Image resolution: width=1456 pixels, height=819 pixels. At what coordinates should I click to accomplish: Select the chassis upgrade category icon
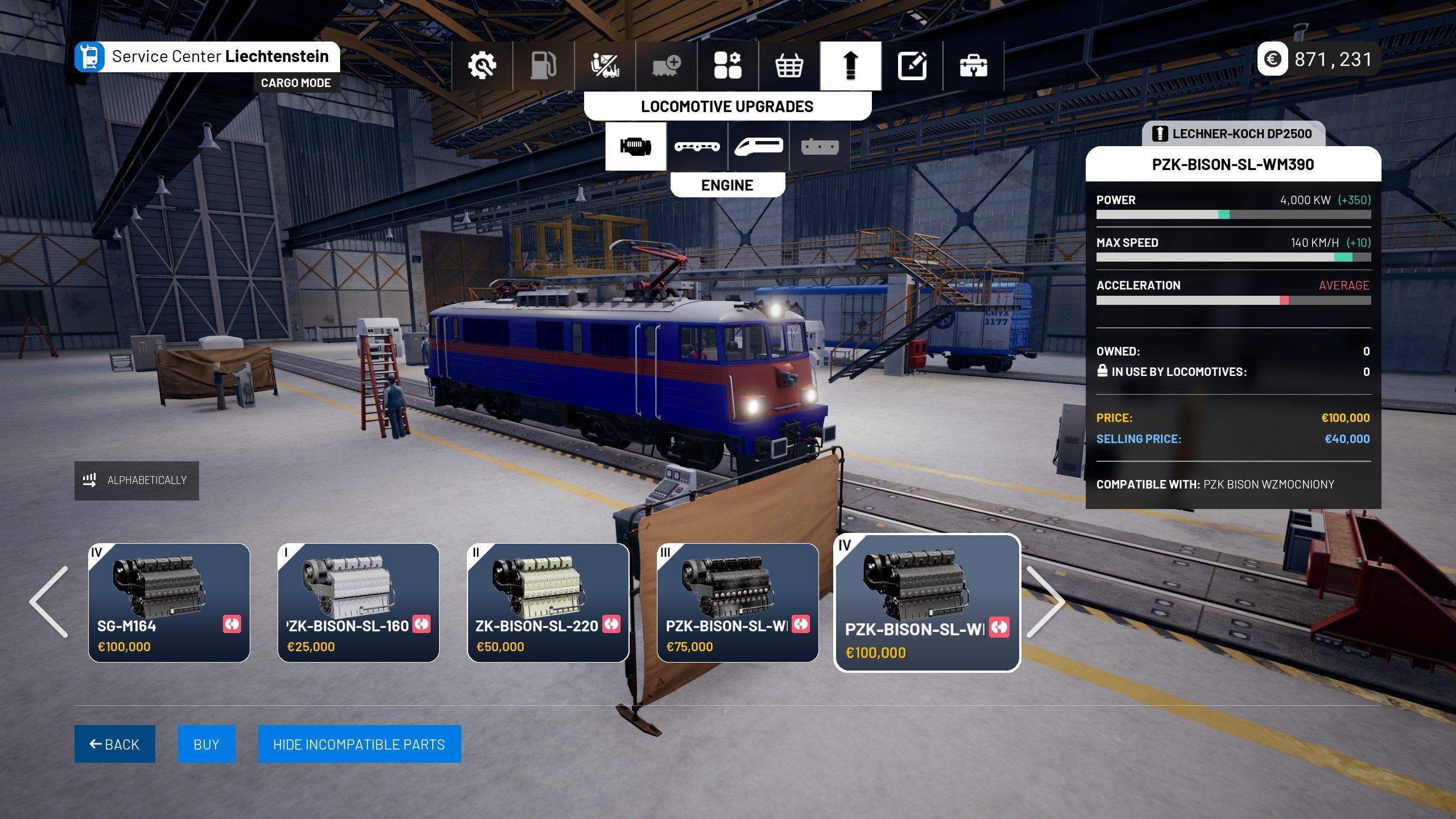tap(697, 146)
